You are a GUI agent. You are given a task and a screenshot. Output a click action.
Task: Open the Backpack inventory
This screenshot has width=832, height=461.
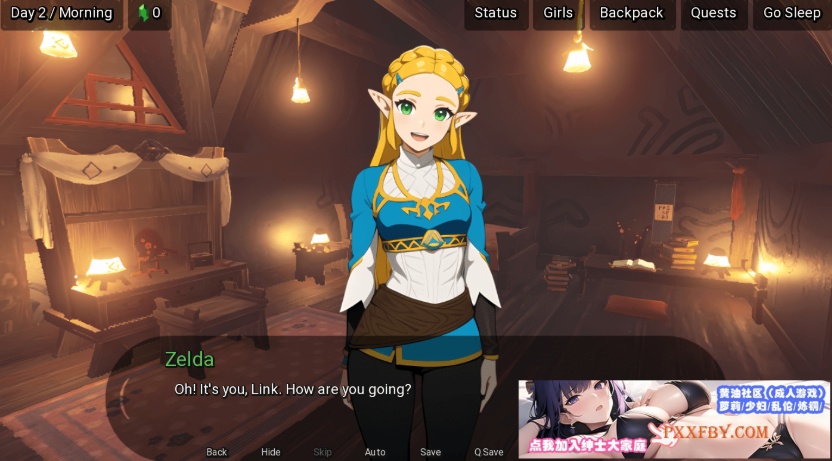[x=631, y=13]
